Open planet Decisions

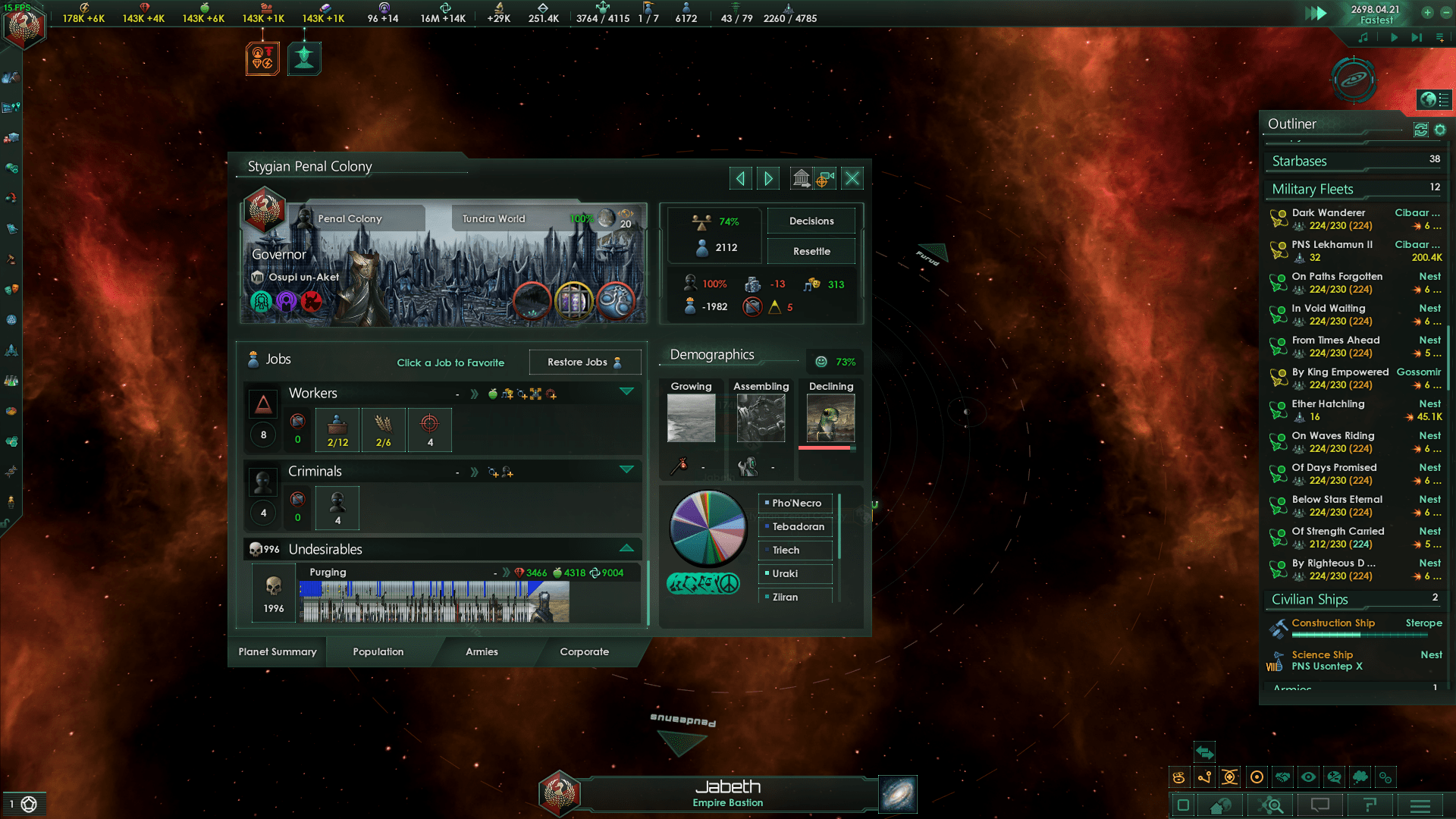[811, 221]
